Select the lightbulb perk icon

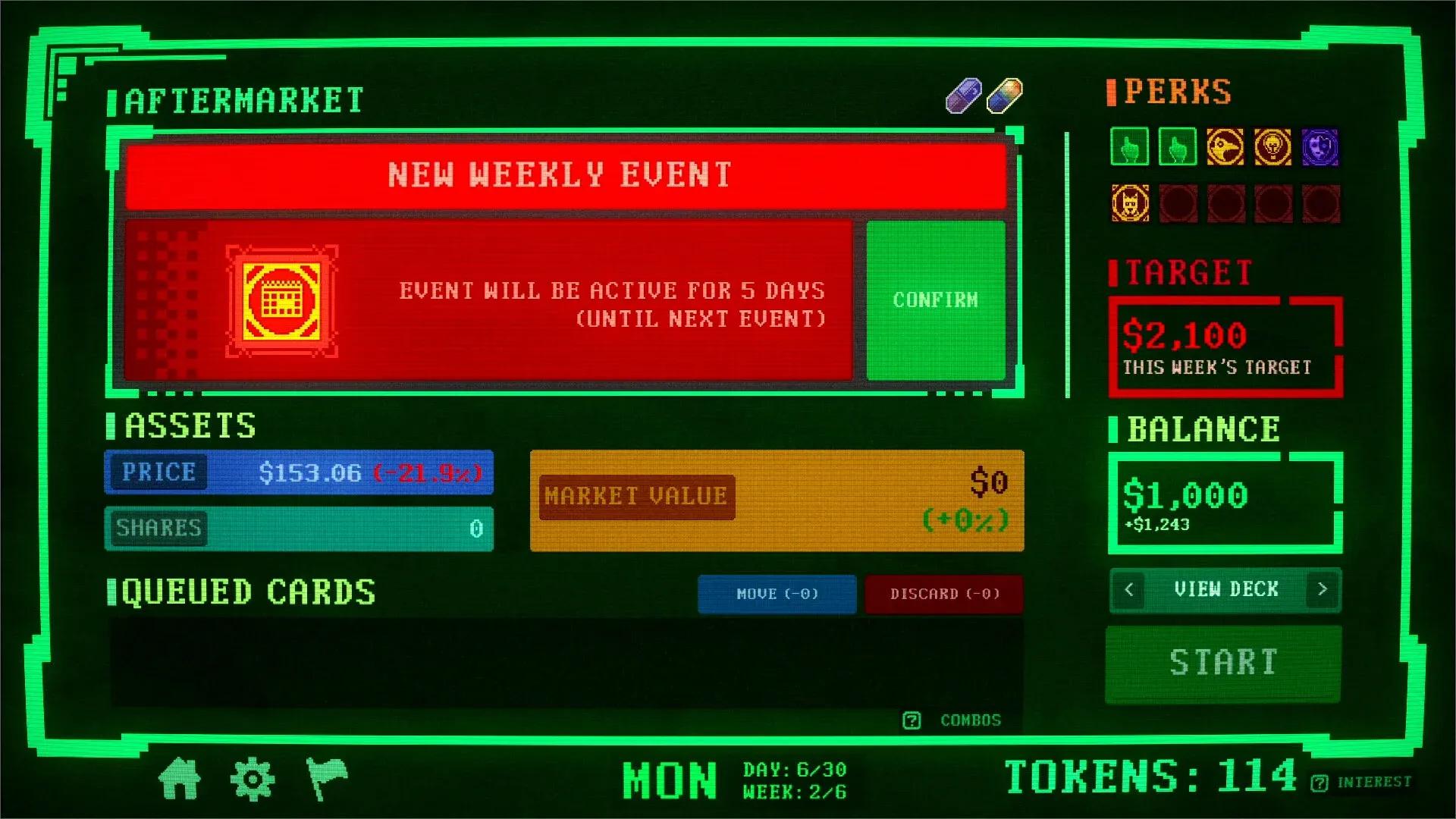[x=1272, y=148]
